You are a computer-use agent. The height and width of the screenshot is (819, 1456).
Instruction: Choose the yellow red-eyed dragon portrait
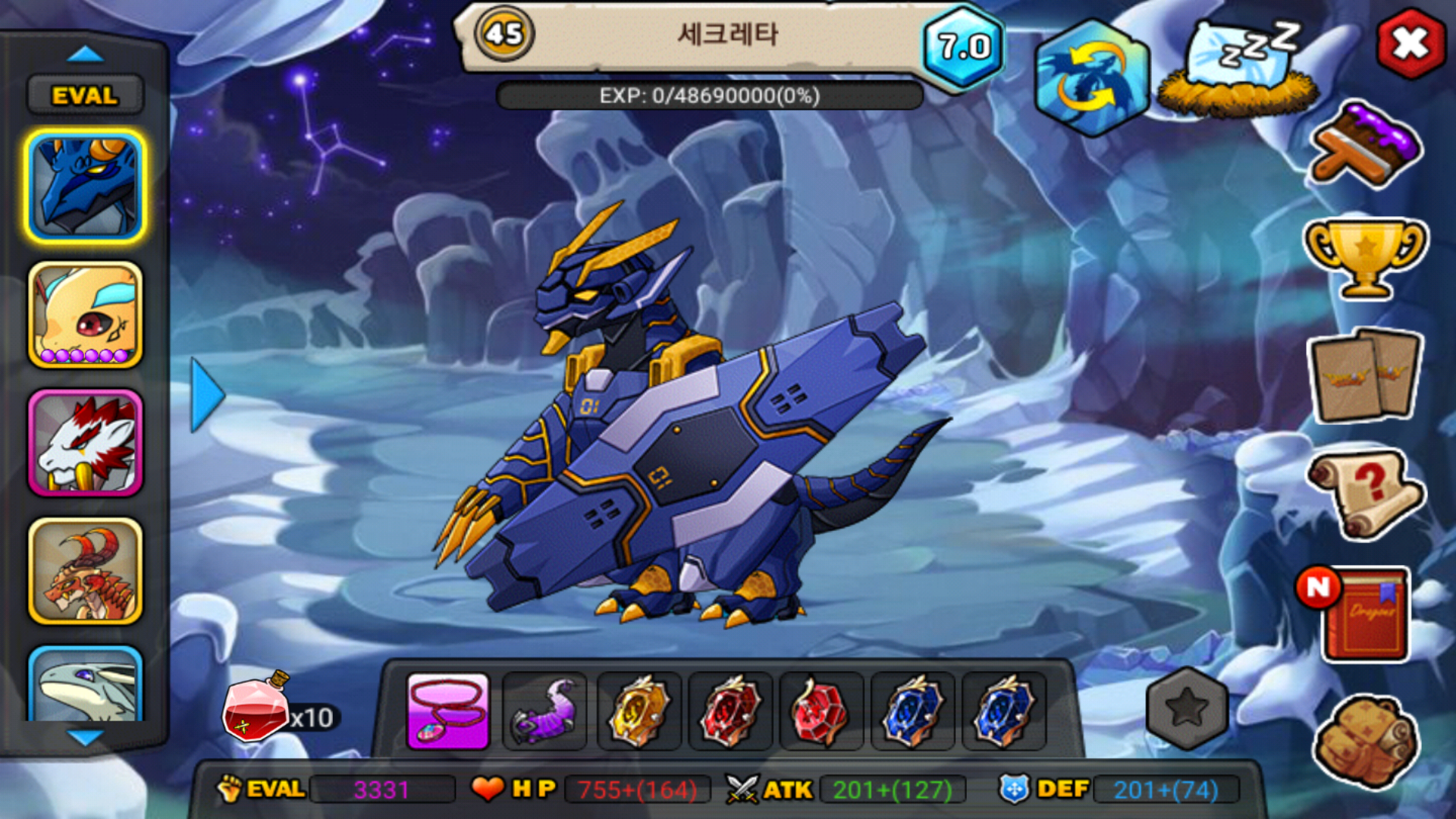point(85,315)
